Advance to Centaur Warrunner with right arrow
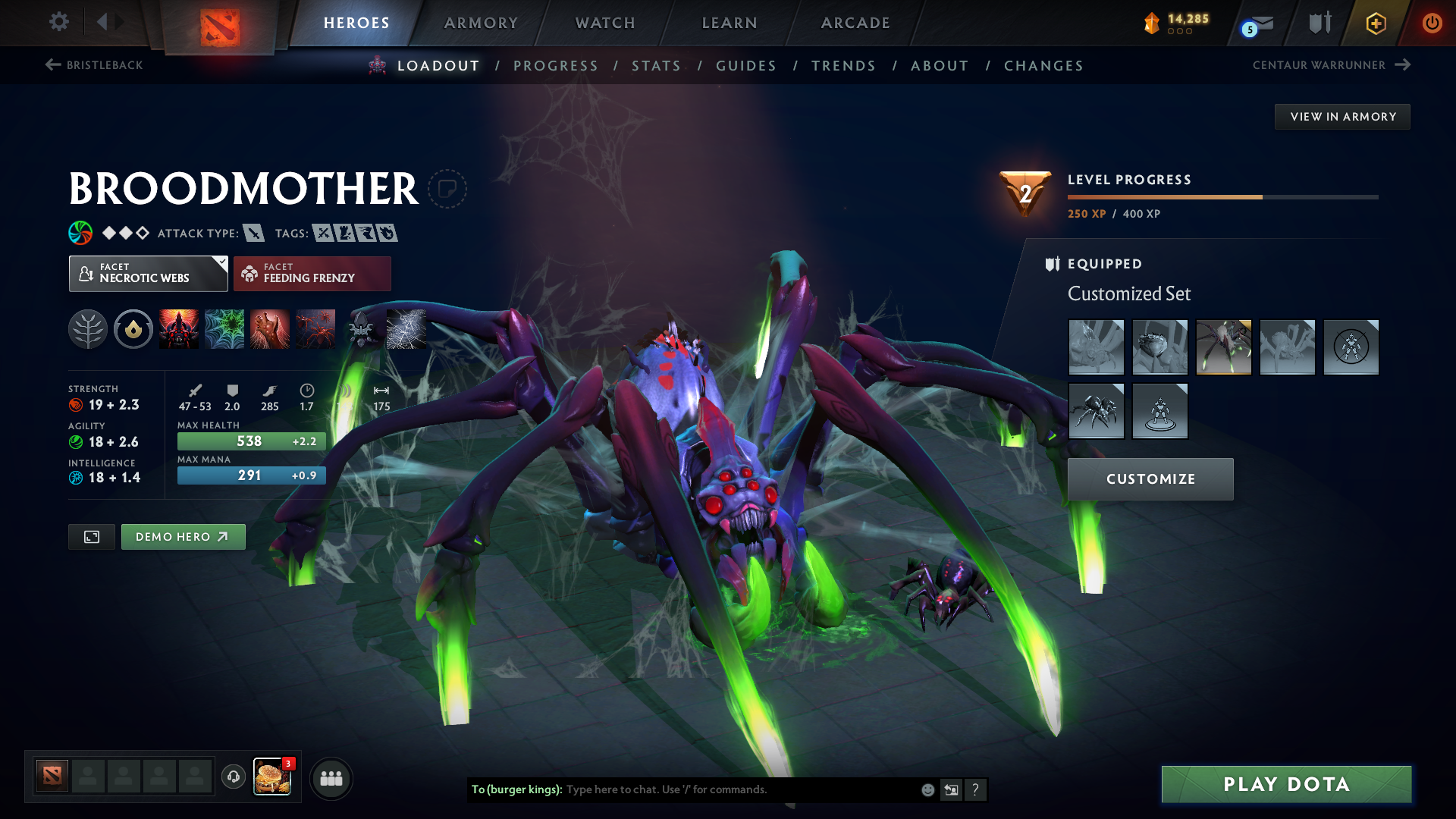The image size is (1456, 819). click(x=1402, y=65)
